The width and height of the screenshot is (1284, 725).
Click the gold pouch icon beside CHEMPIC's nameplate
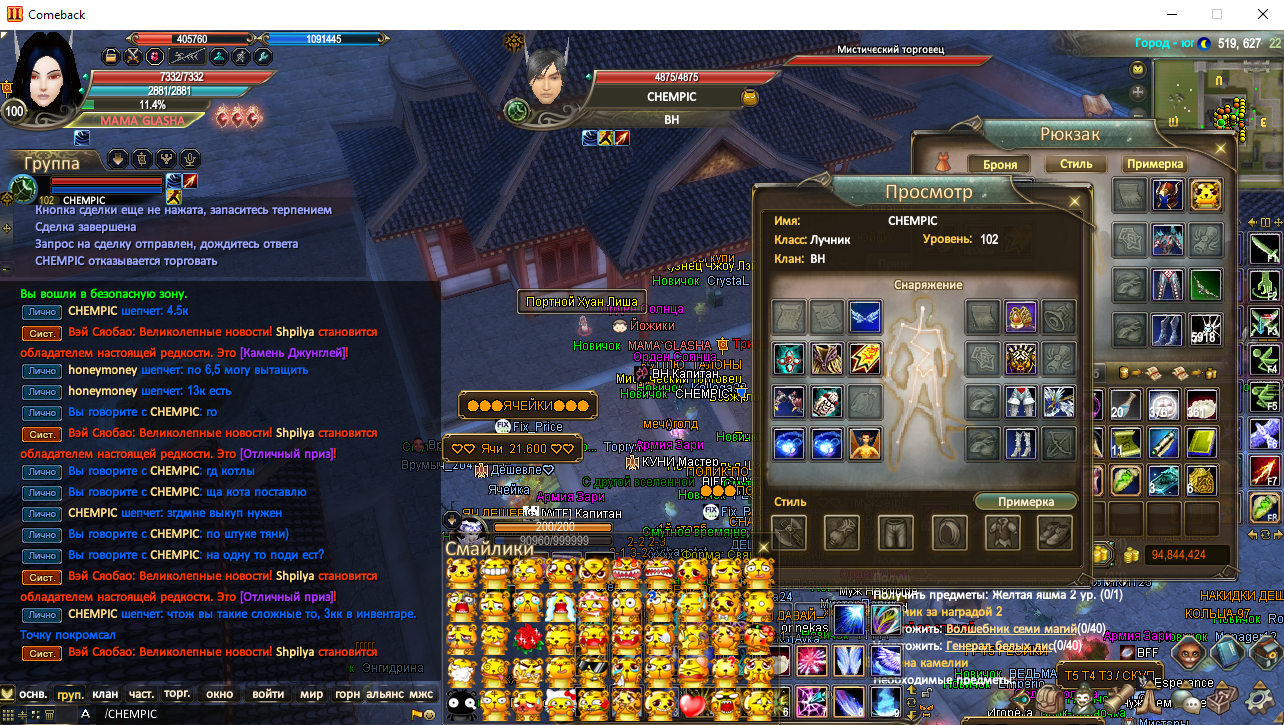click(749, 97)
